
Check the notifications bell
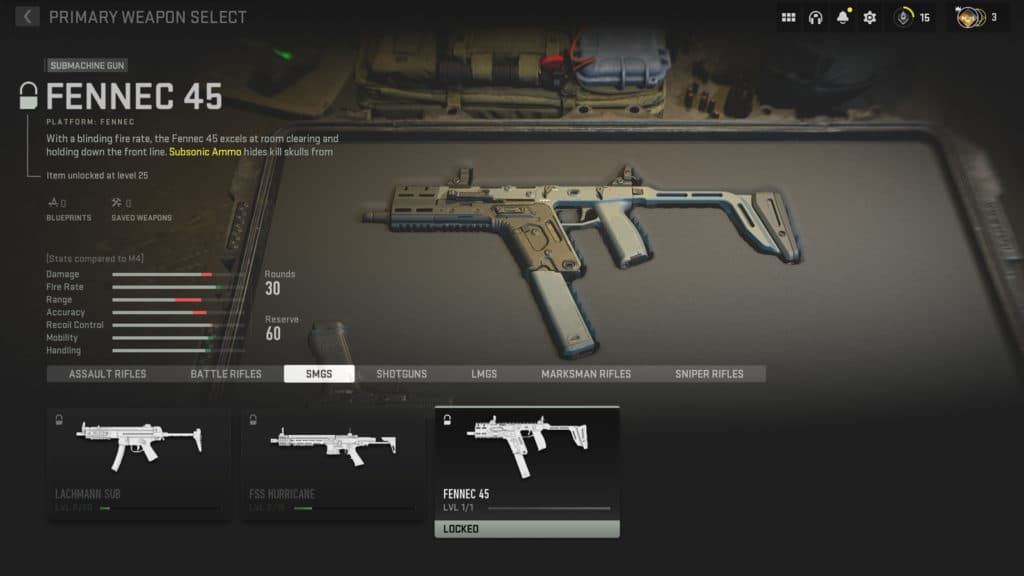pyautogui.click(x=843, y=18)
